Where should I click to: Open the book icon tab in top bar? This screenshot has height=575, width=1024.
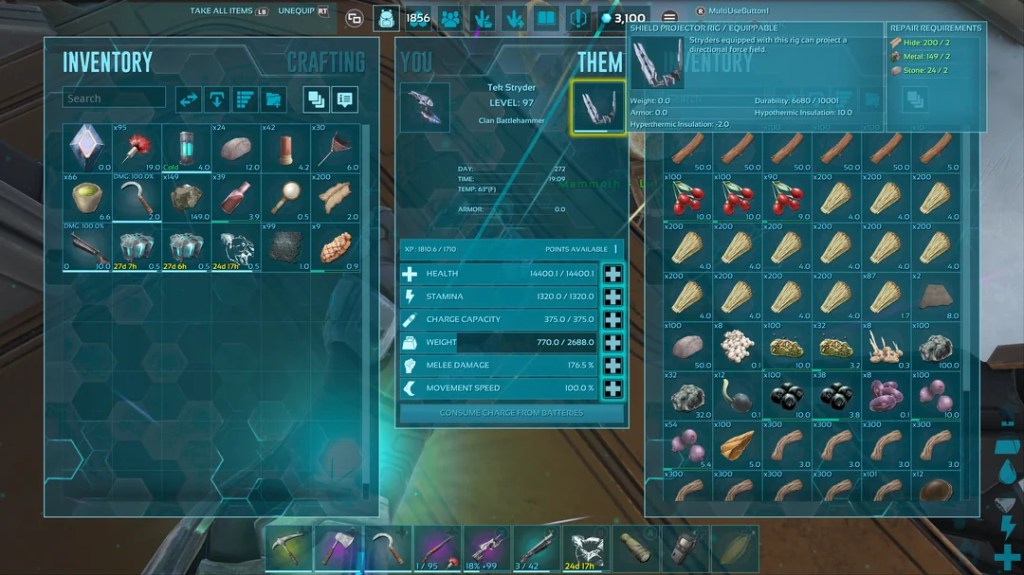[x=546, y=18]
